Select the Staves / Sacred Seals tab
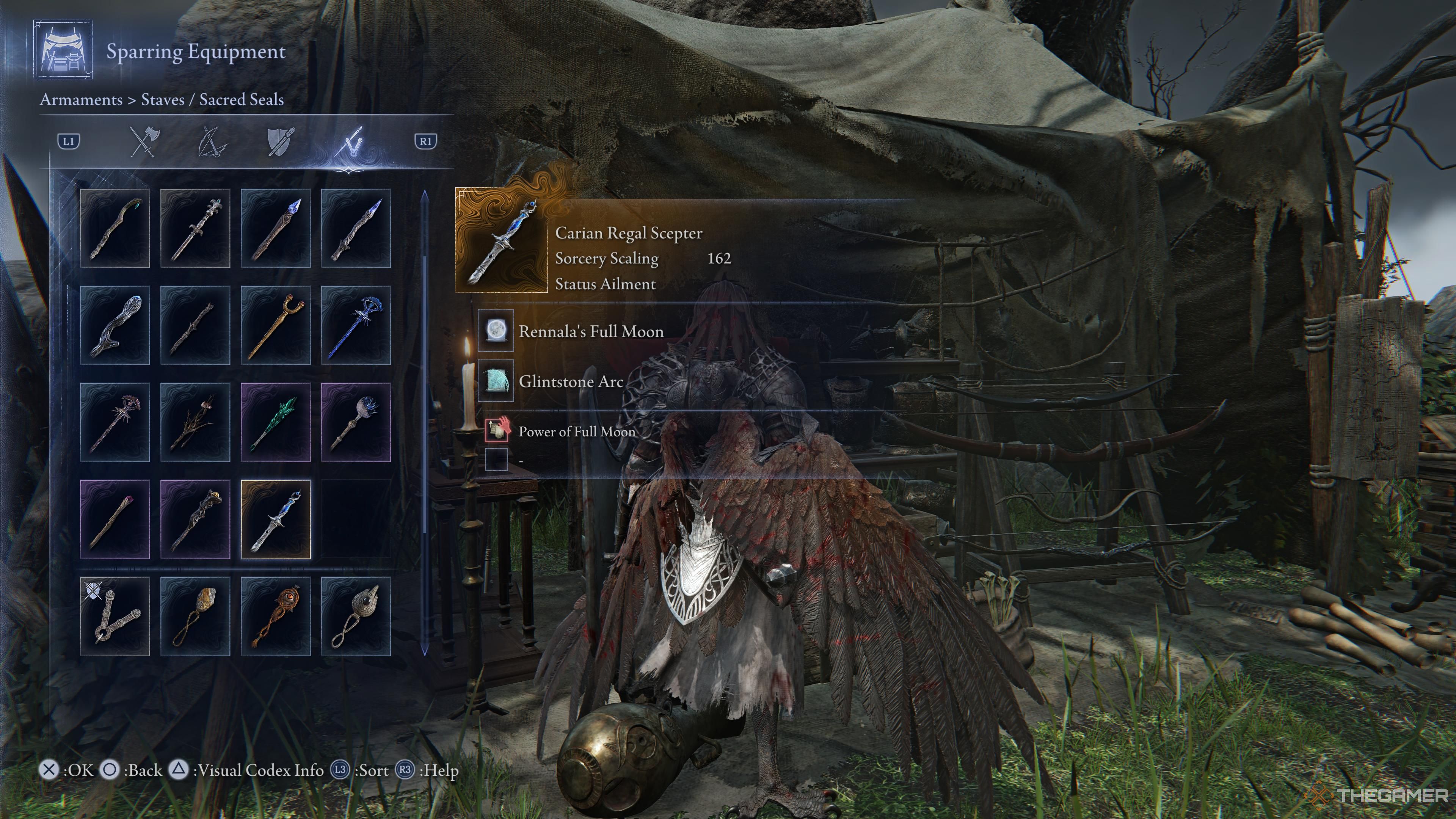The height and width of the screenshot is (819, 1456). [348, 141]
